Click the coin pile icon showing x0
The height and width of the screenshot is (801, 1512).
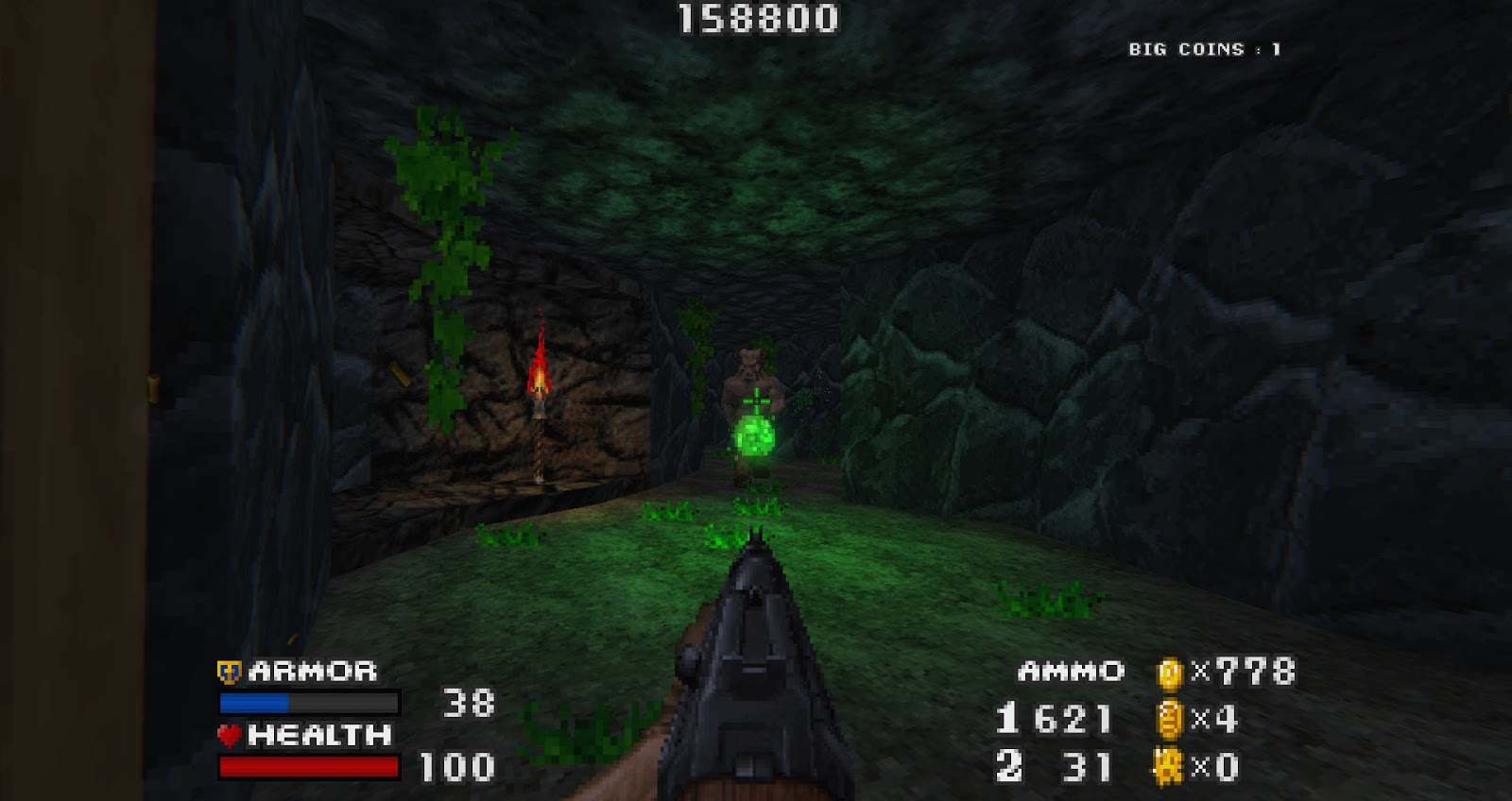(x=1169, y=765)
